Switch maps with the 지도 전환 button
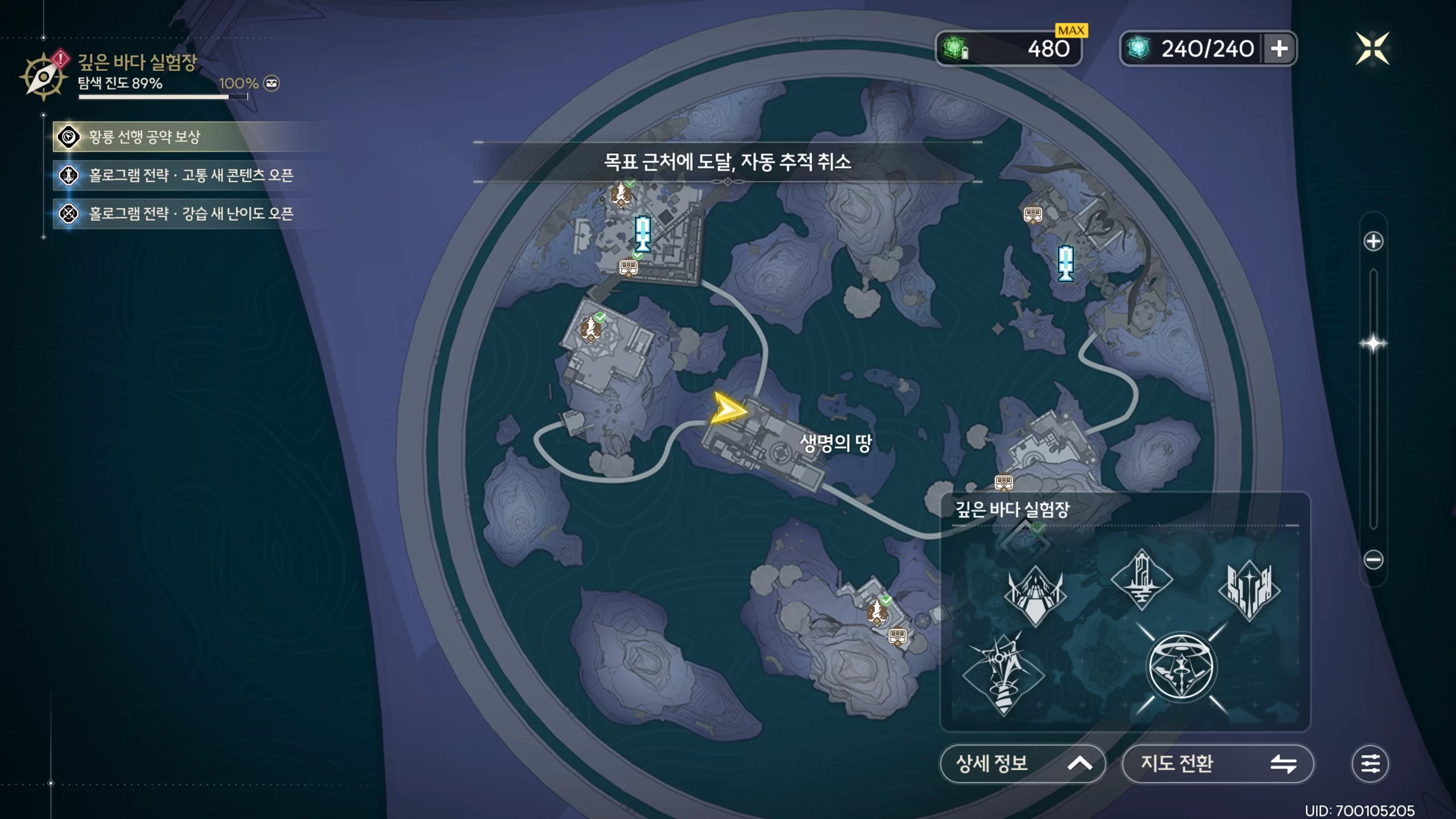Screen dimensions: 1456x819 pyautogui.click(x=1217, y=763)
